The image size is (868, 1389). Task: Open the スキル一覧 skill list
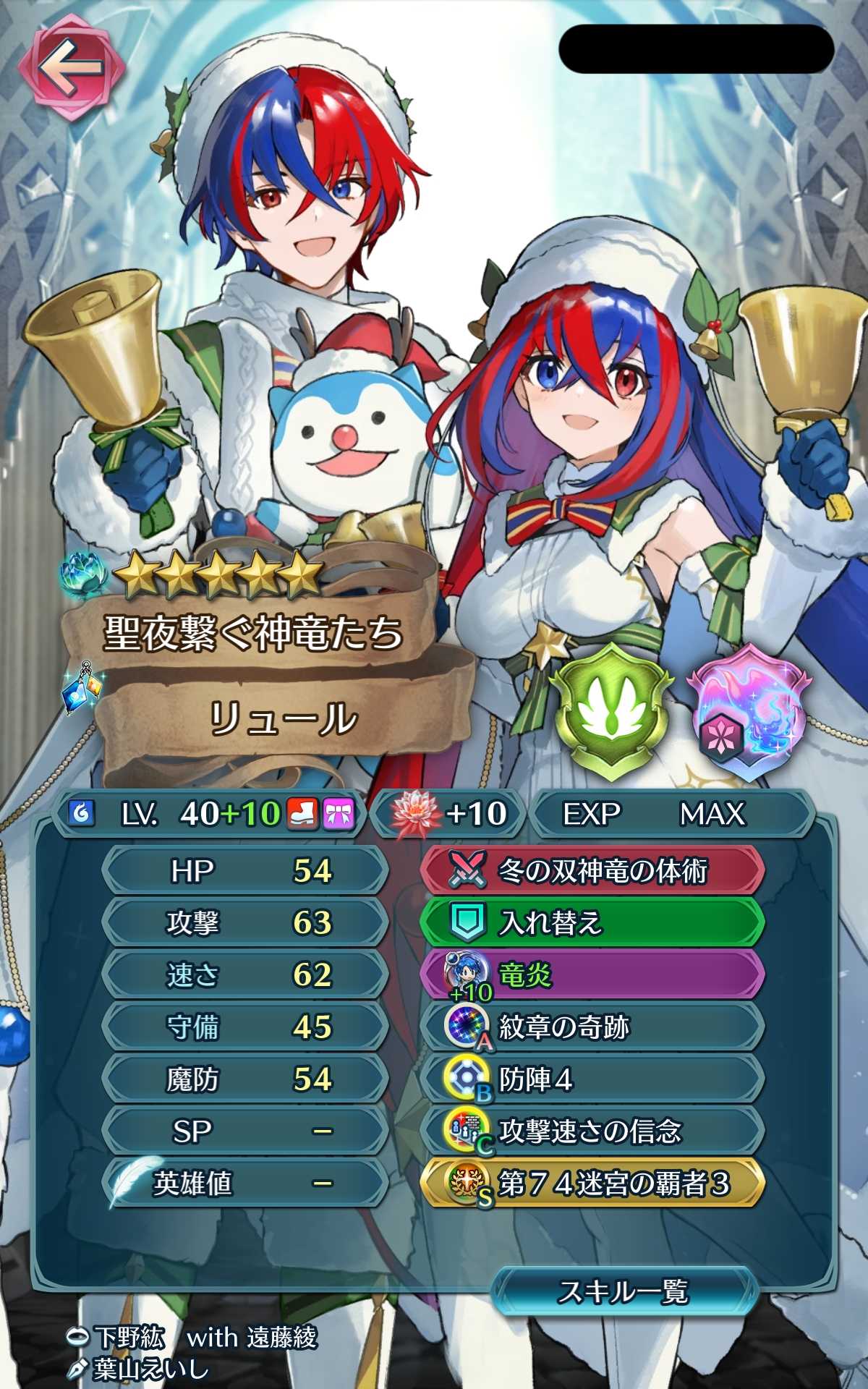[x=624, y=1291]
